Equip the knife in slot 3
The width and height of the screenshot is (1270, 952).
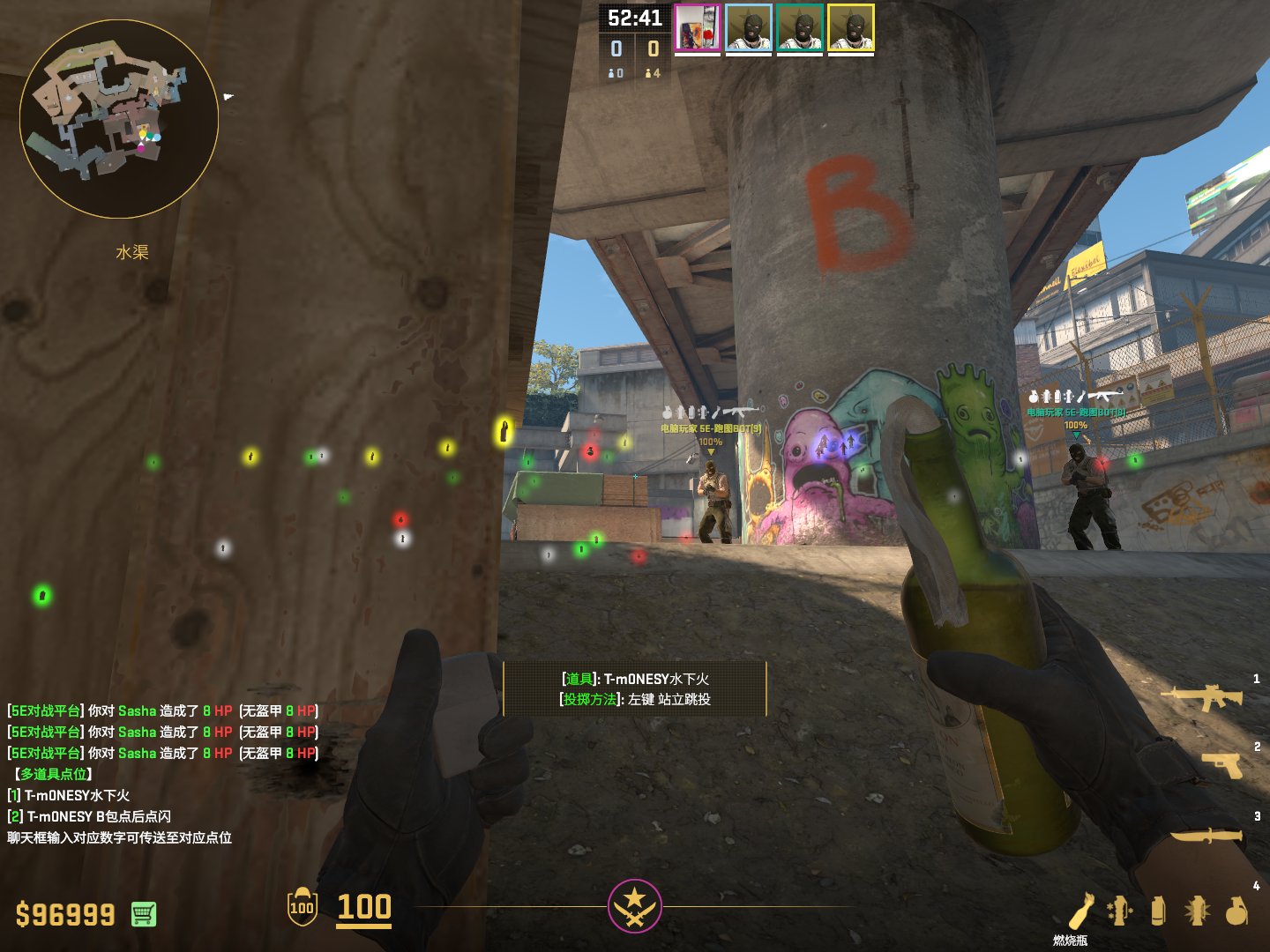coord(1206,834)
